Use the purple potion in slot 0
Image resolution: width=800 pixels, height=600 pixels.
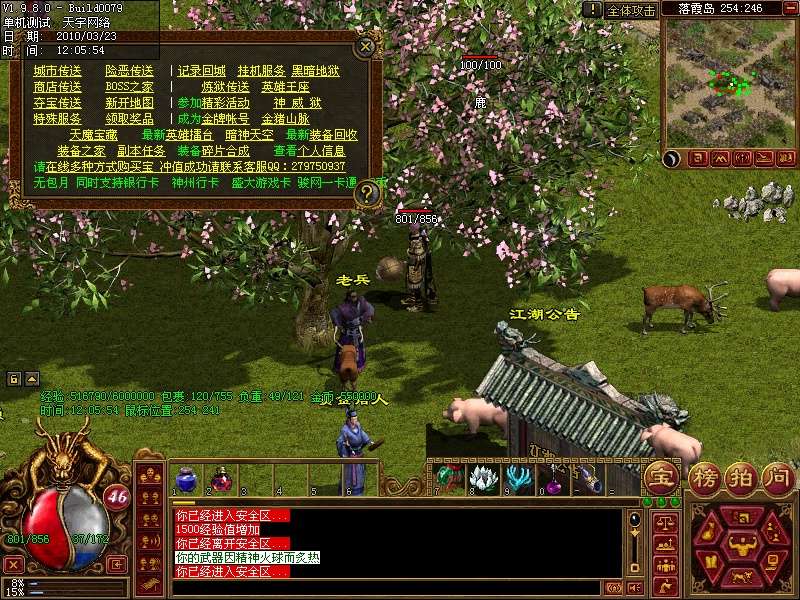coord(552,478)
